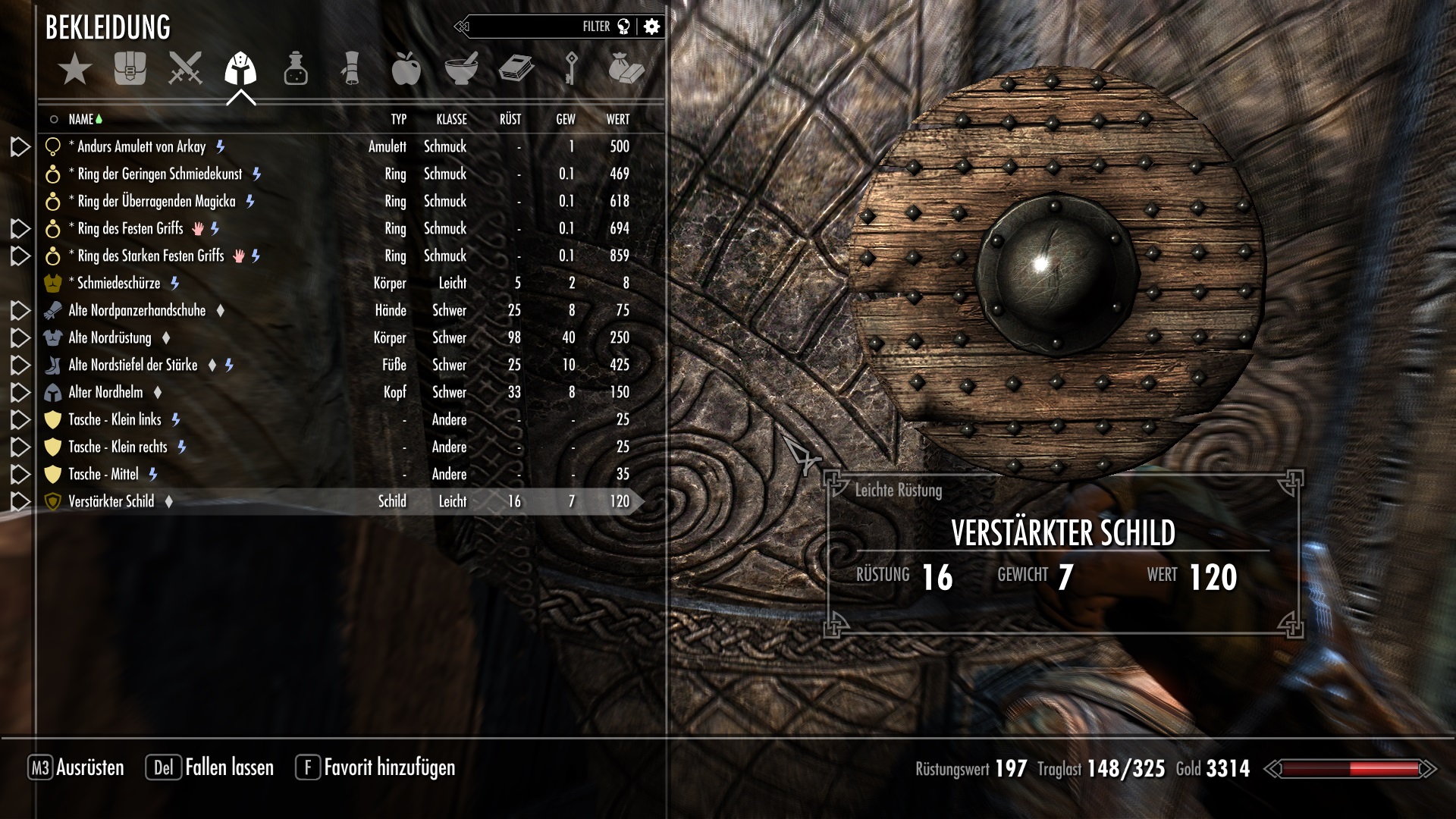This screenshot has width=1456, height=819.
Task: Switch to the potions flask tab
Action: [x=296, y=69]
